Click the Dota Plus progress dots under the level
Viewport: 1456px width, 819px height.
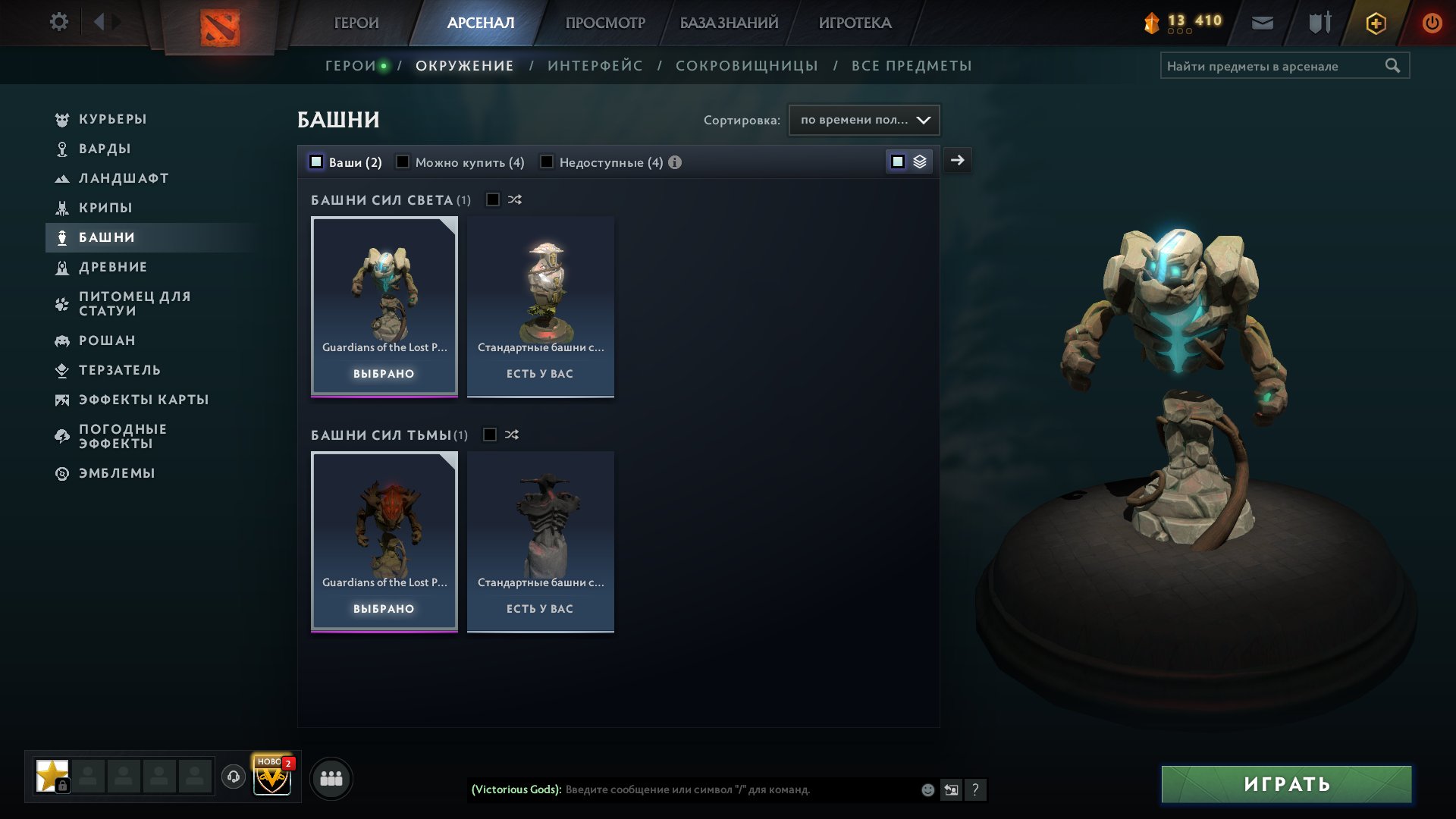click(1179, 32)
